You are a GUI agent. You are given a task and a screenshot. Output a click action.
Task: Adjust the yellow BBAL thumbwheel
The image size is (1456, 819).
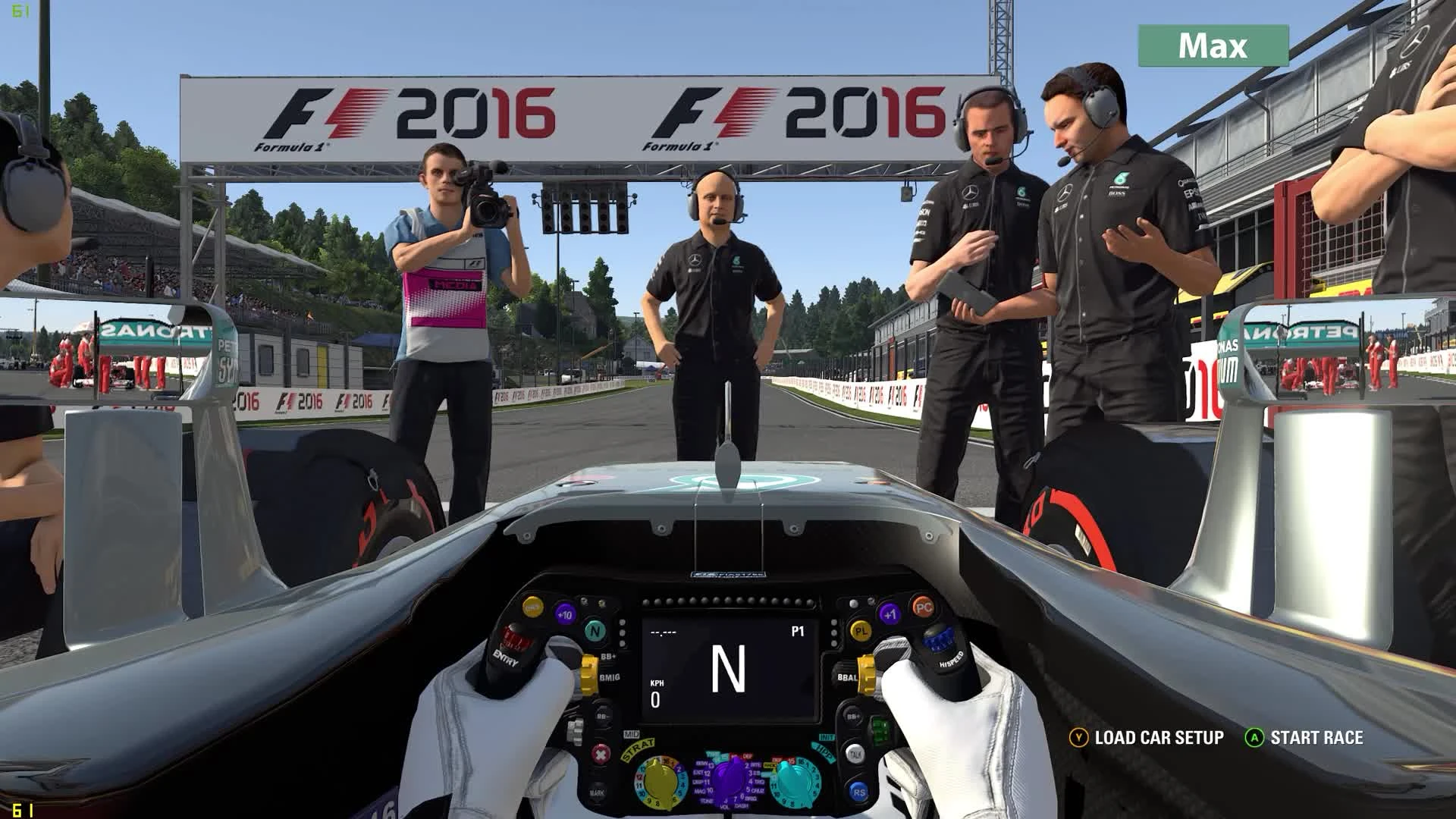pyautogui.click(x=867, y=674)
